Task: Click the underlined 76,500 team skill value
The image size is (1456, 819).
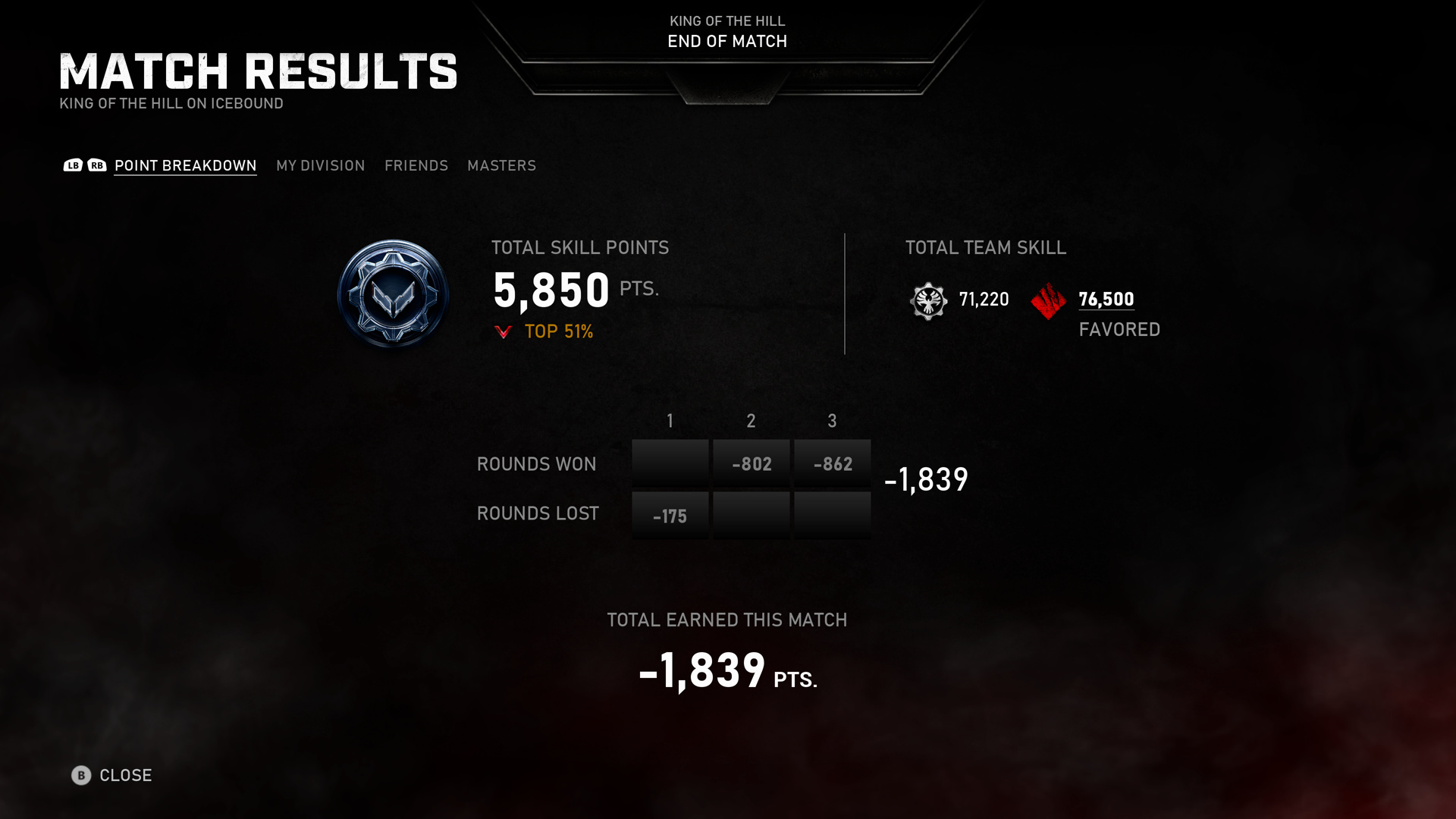Action: tap(1106, 300)
